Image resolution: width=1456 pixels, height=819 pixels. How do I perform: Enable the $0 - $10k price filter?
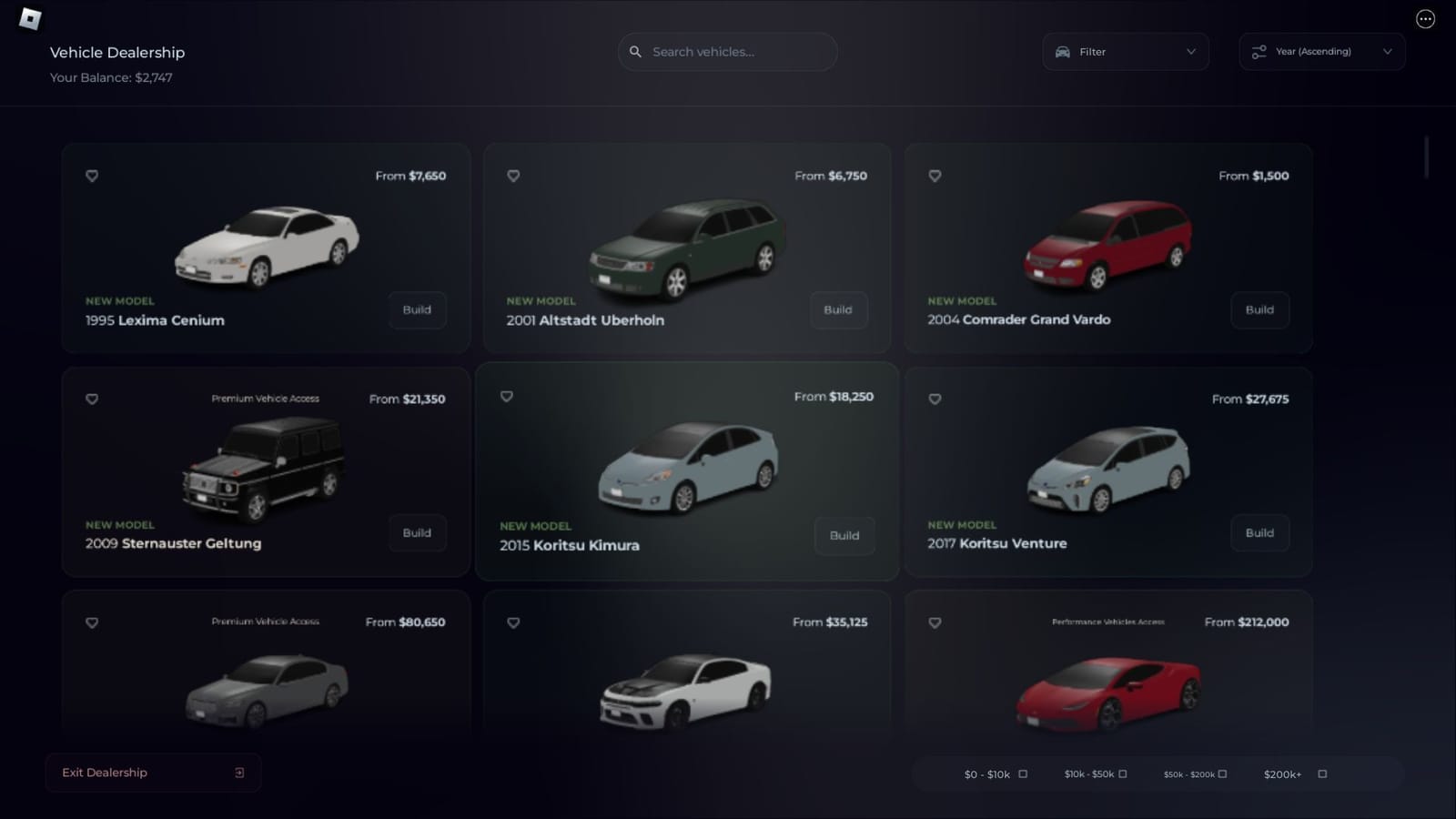pos(1023,773)
